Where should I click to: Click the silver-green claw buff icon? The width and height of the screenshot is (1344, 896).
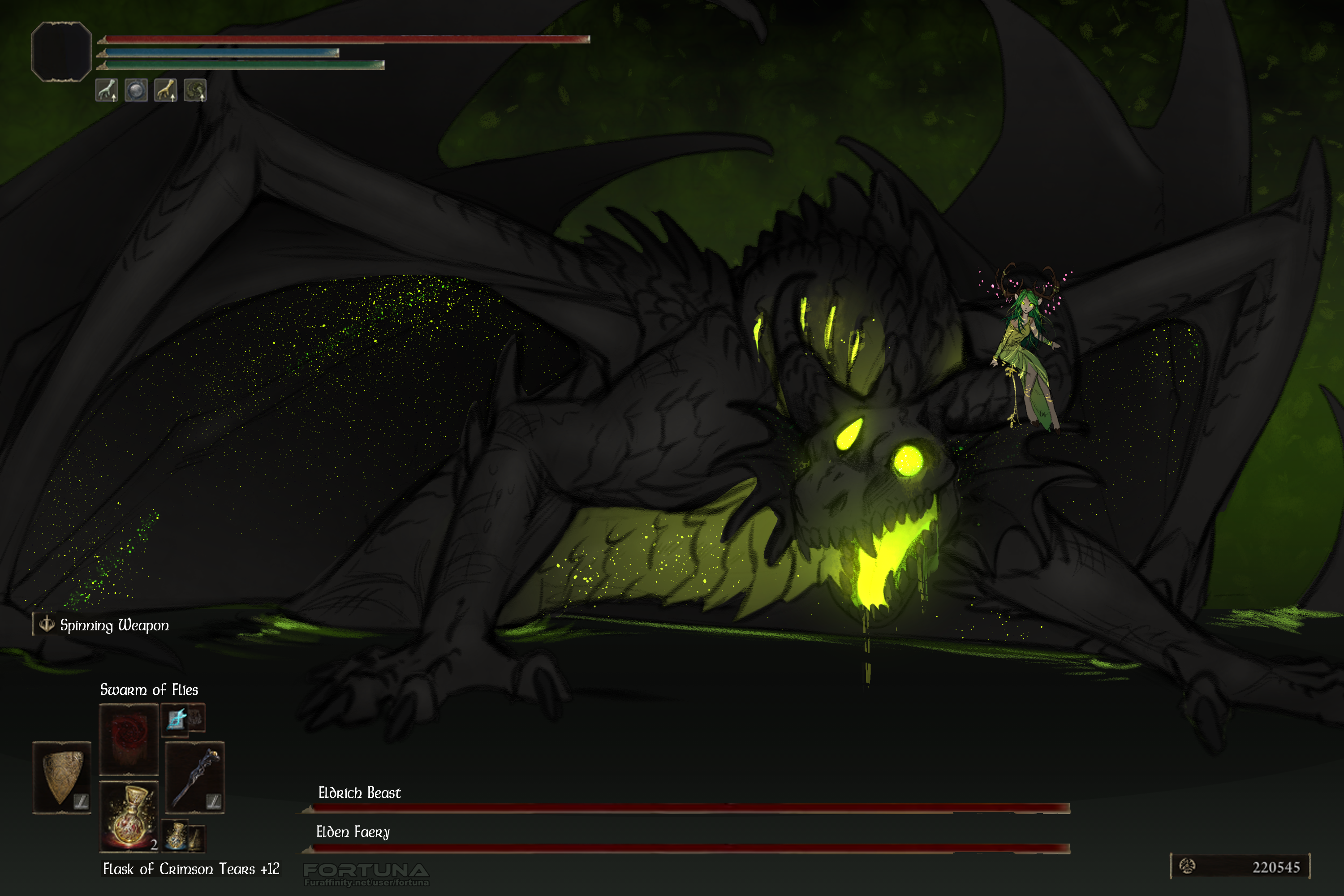106,90
